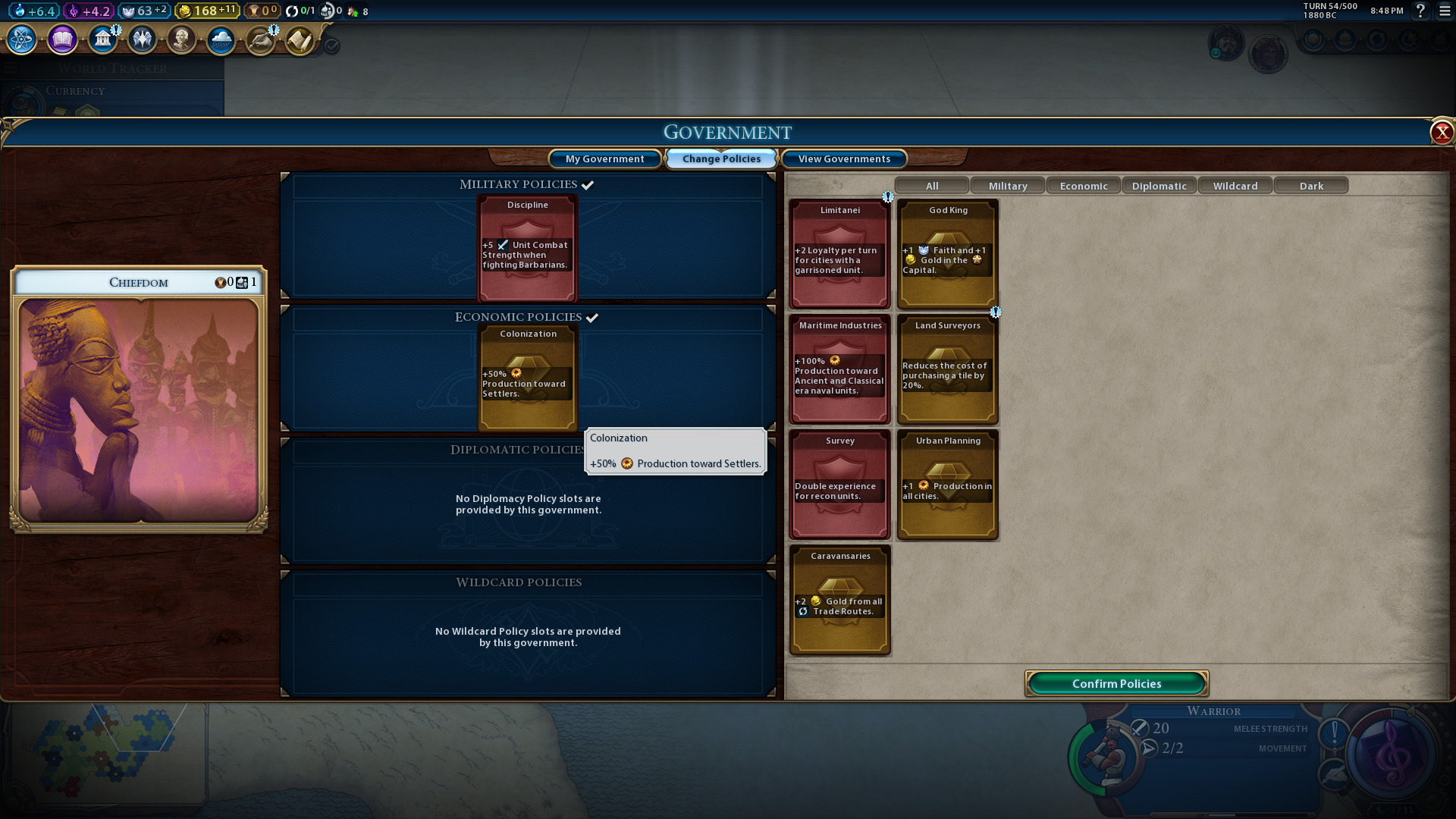The height and width of the screenshot is (819, 1456).
Task: Show only Economic policy cards
Action: point(1083,186)
